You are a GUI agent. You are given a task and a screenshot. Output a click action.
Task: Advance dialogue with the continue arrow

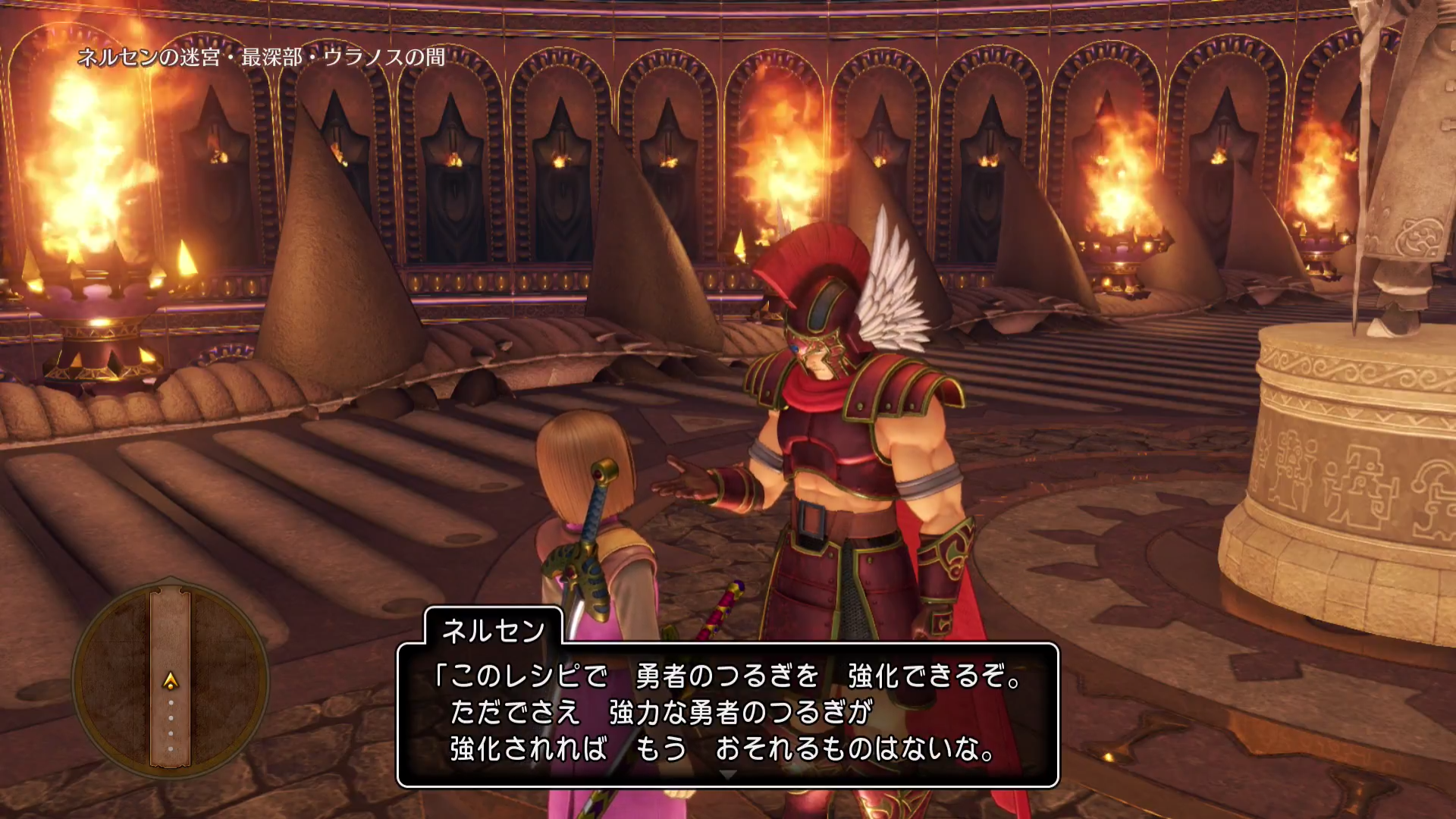[727, 775]
